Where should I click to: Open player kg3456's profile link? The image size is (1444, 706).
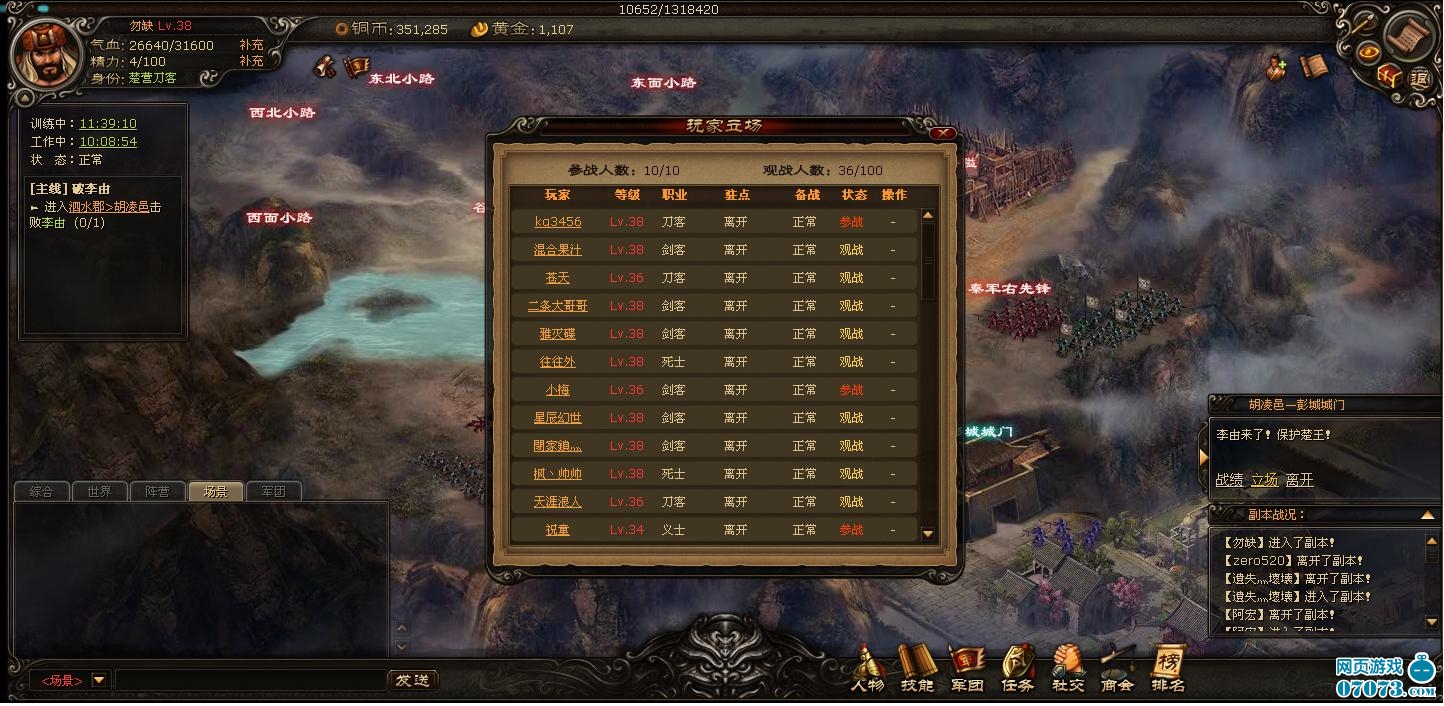tap(557, 222)
